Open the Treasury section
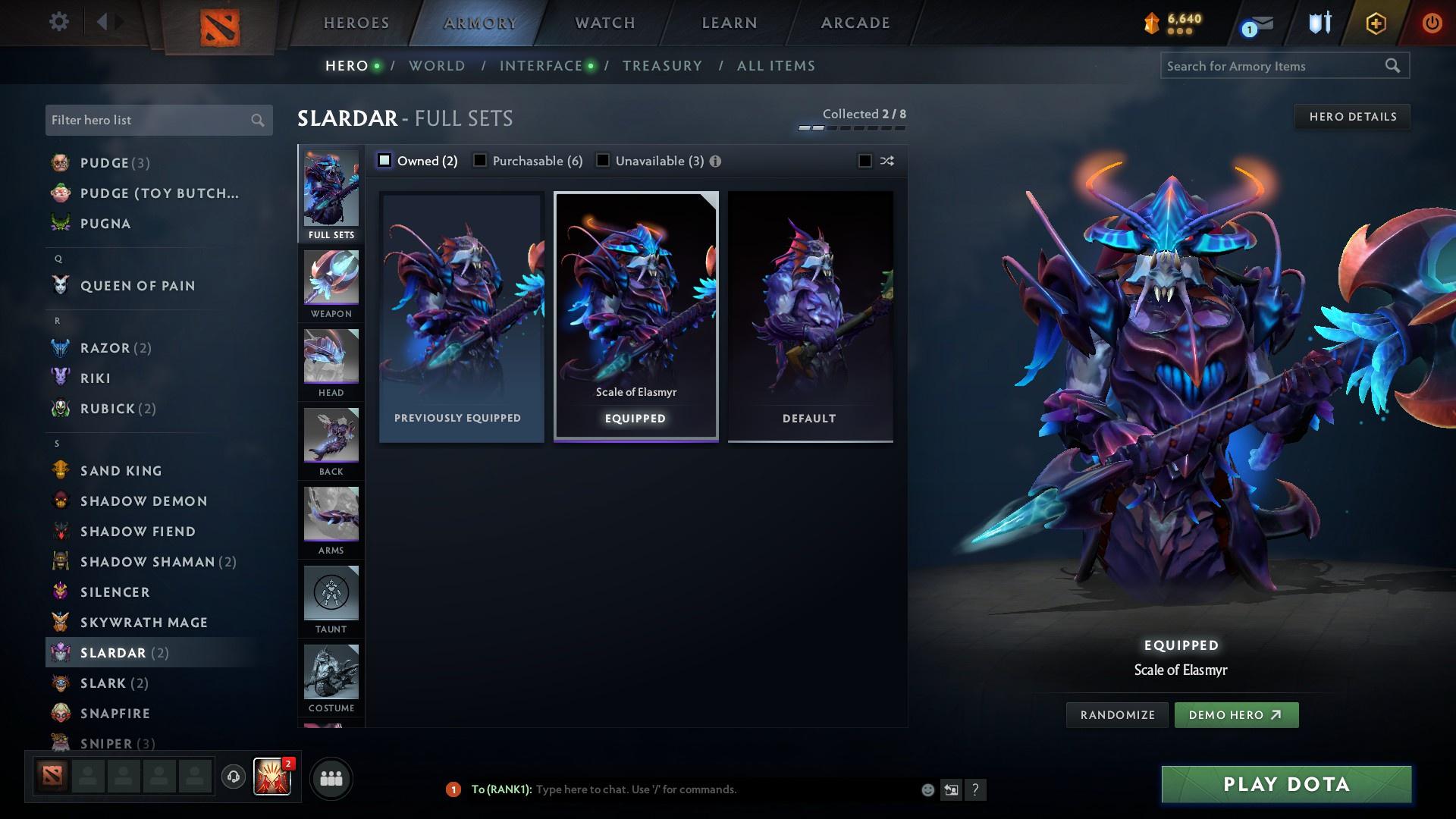The height and width of the screenshot is (819, 1456). click(662, 65)
